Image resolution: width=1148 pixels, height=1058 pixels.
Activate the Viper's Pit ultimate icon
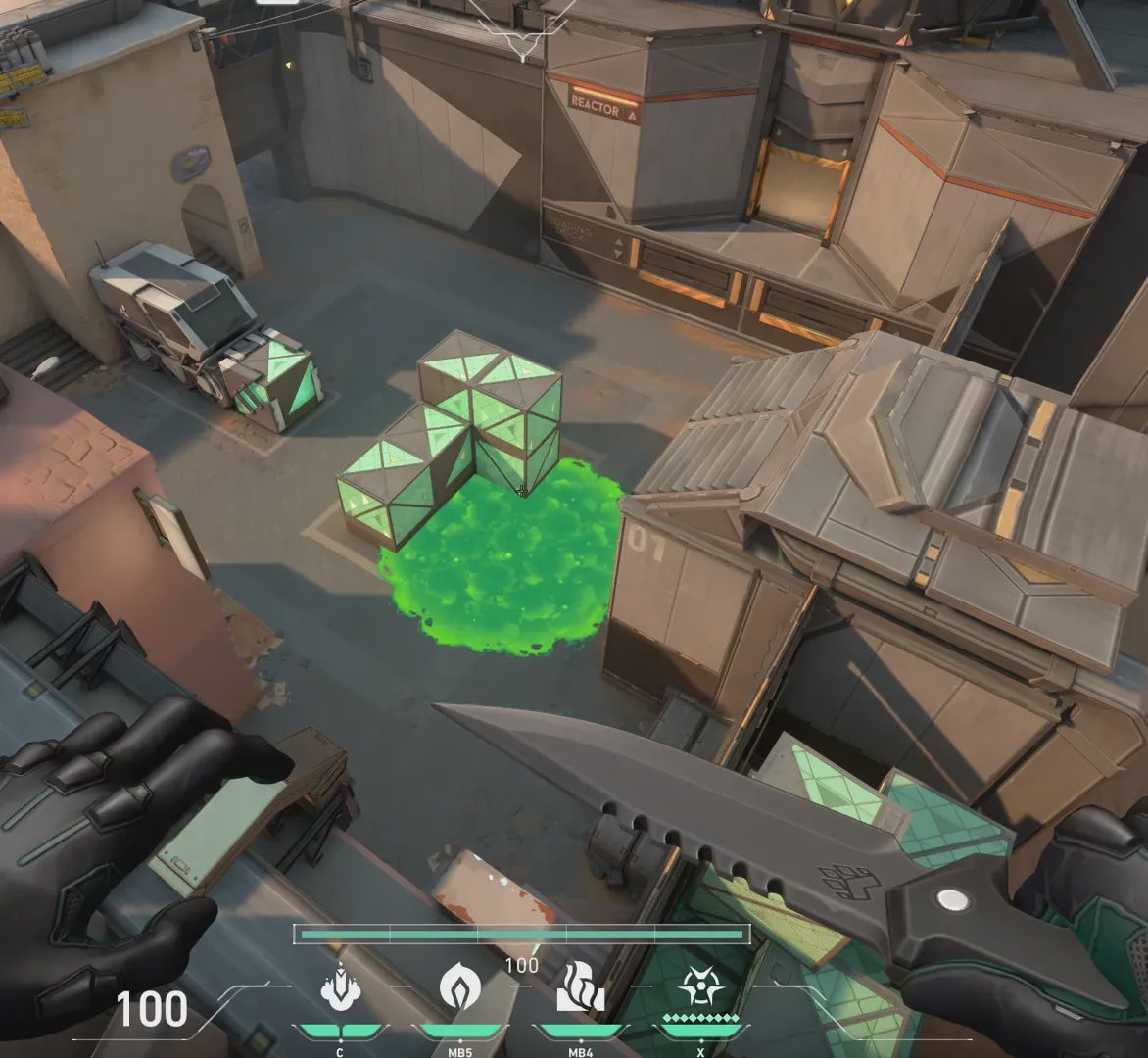pos(700,986)
